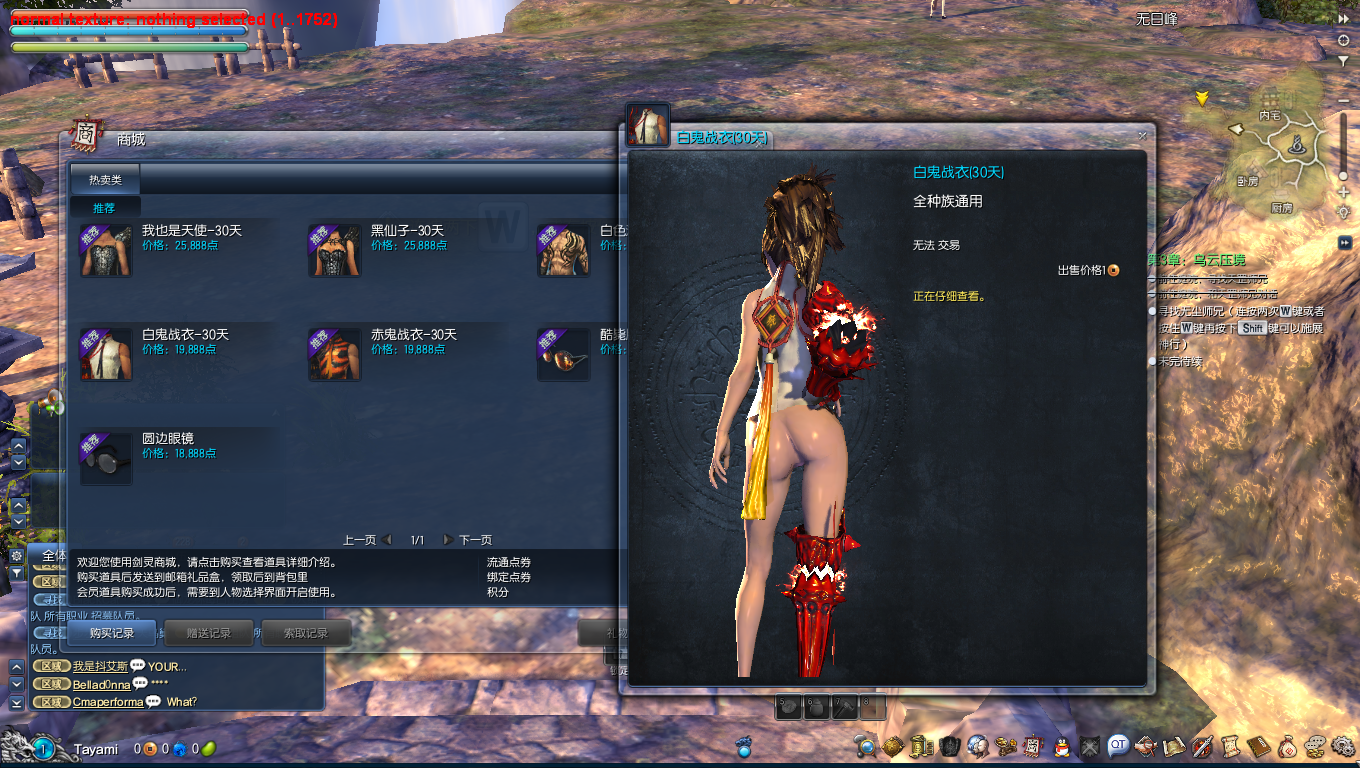The width and height of the screenshot is (1360, 768).
Task: Click the minimap zoom-in plus button
Action: (1343, 193)
